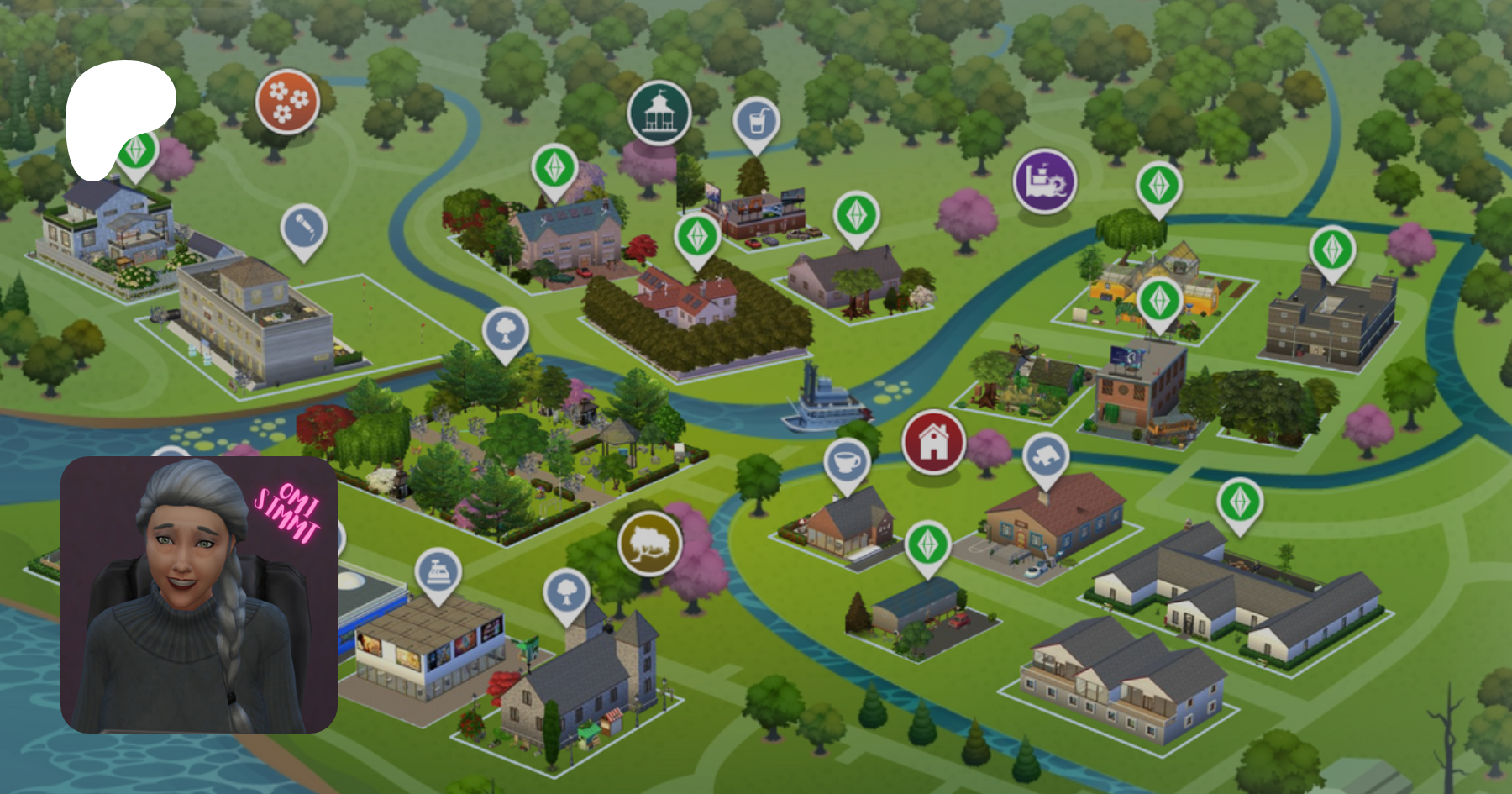The image size is (1512, 794).
Task: Click the brown tree neighborhood marker
Action: coord(649,544)
